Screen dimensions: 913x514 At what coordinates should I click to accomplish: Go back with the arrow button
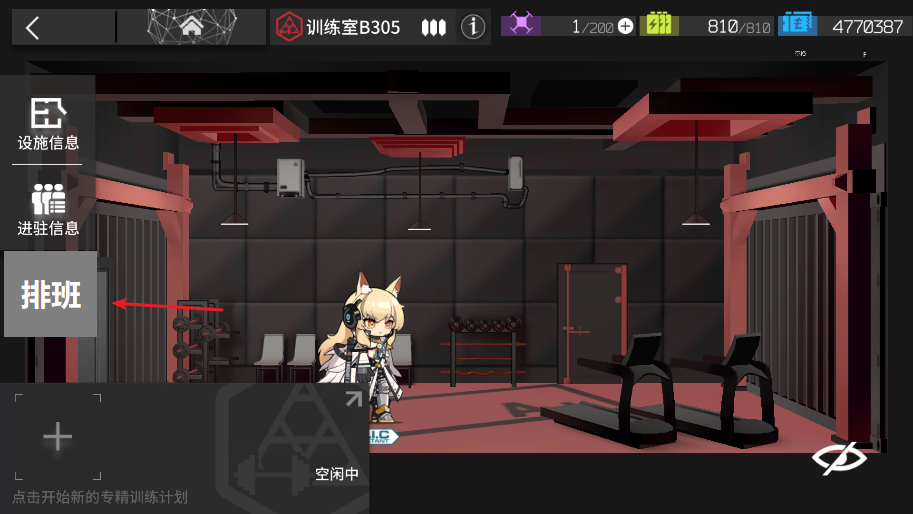point(33,27)
